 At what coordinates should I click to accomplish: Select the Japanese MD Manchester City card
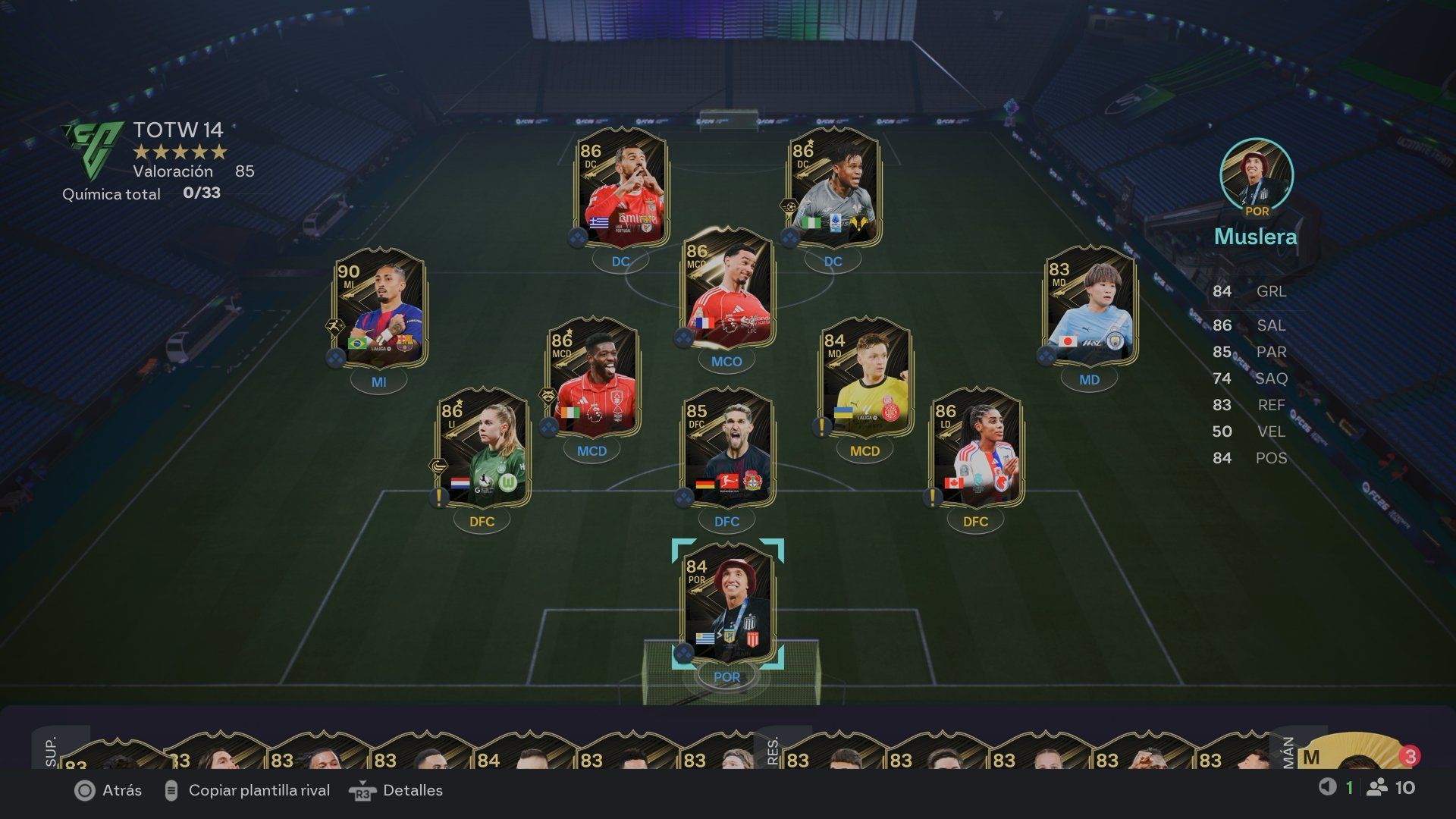pos(1090,309)
